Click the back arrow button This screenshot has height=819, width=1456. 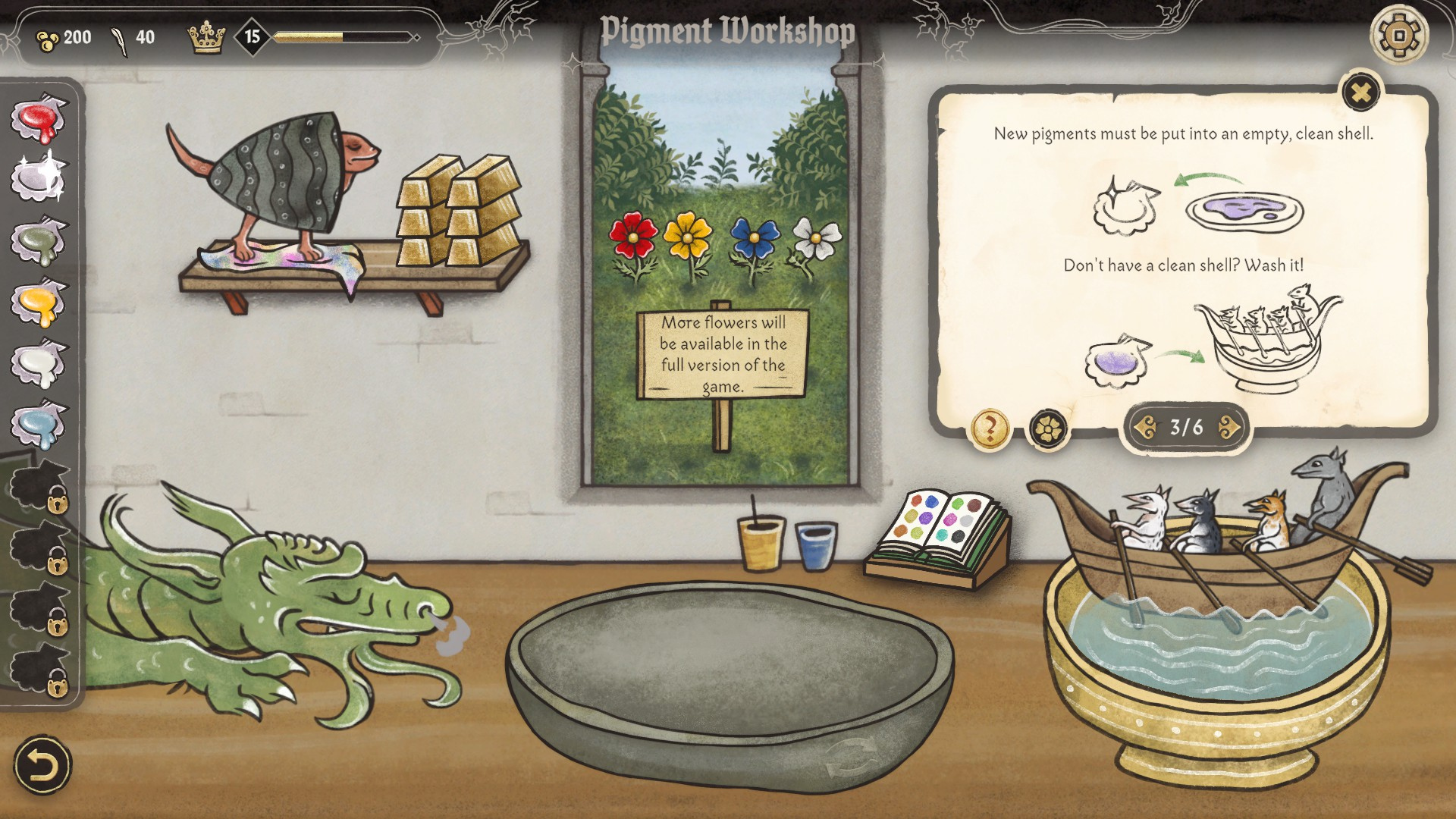tap(42, 765)
